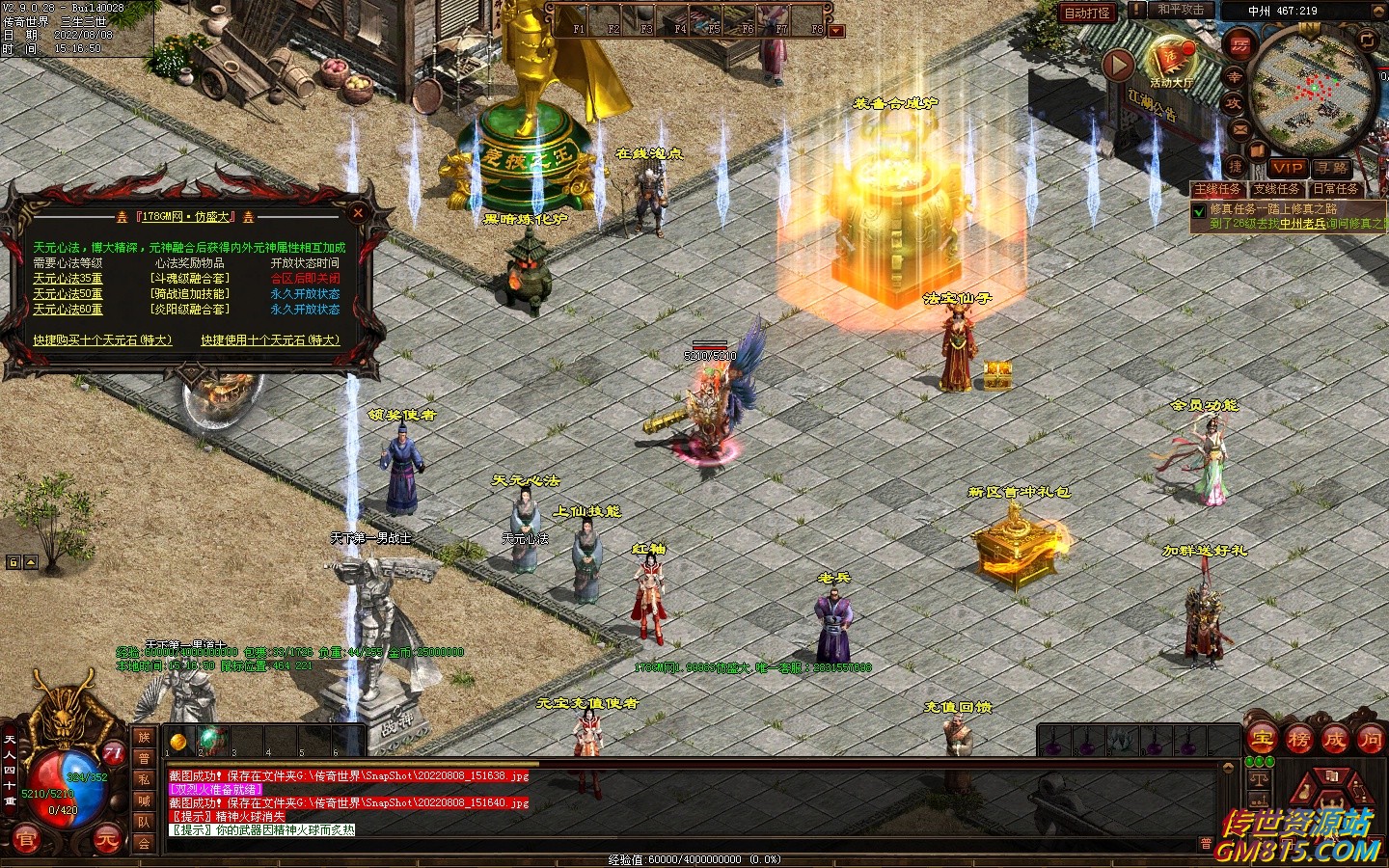Open the VIP panel

tap(1287, 168)
